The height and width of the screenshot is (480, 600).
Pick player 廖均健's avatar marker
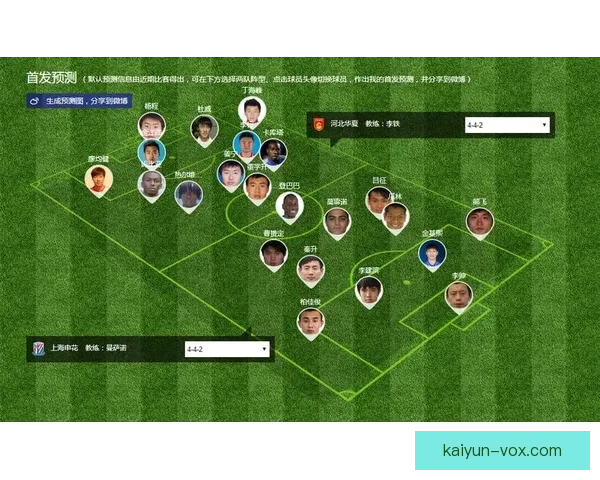click(98, 178)
